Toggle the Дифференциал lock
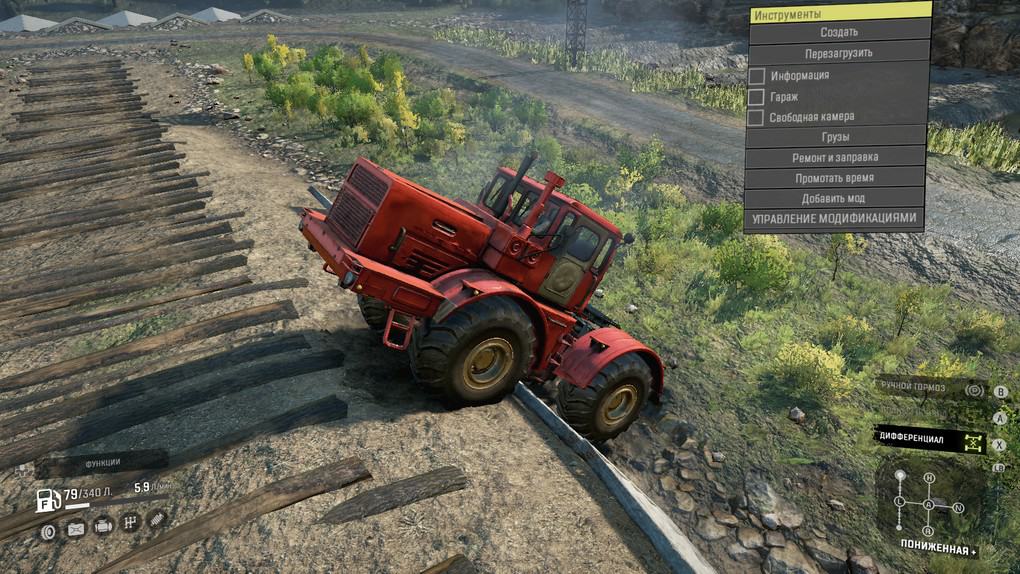Image resolution: width=1020 pixels, height=574 pixels. click(930, 440)
